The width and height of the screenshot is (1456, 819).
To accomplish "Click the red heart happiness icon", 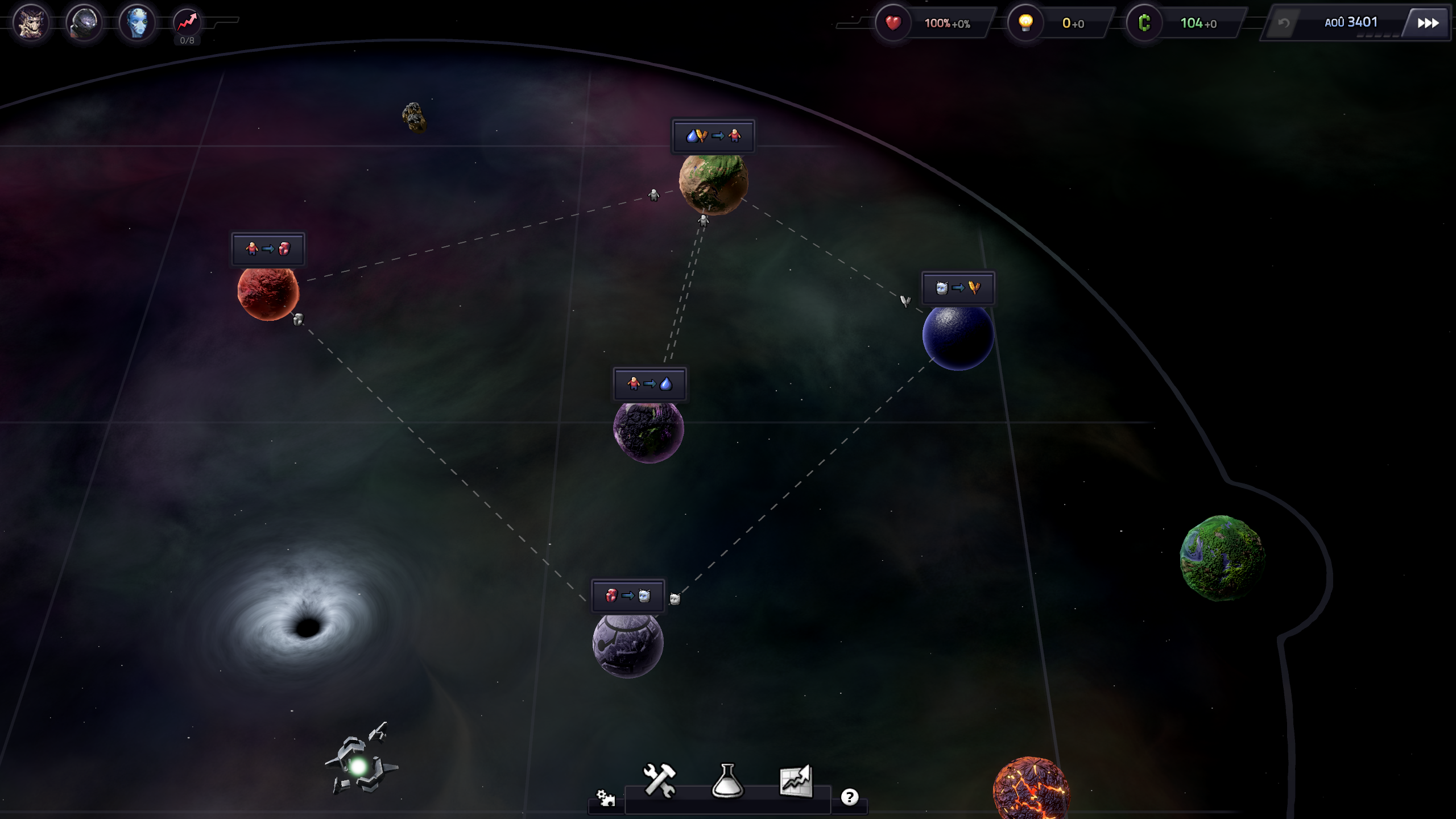I will point(893,23).
